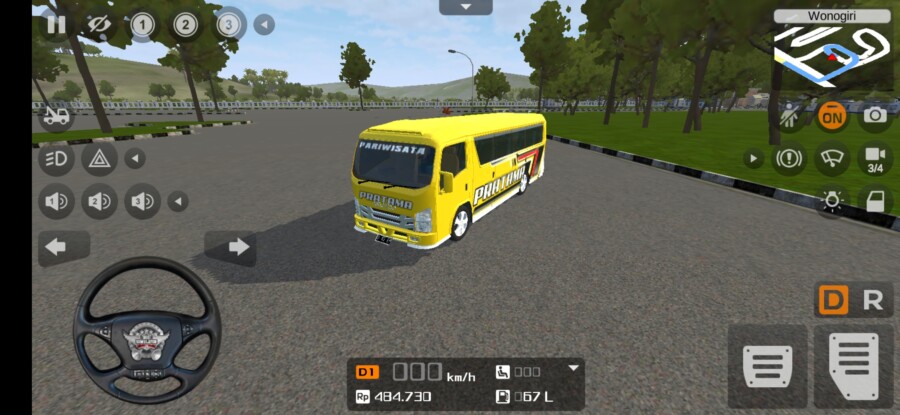
Task: Engage the parking brake
Action: coord(789,158)
